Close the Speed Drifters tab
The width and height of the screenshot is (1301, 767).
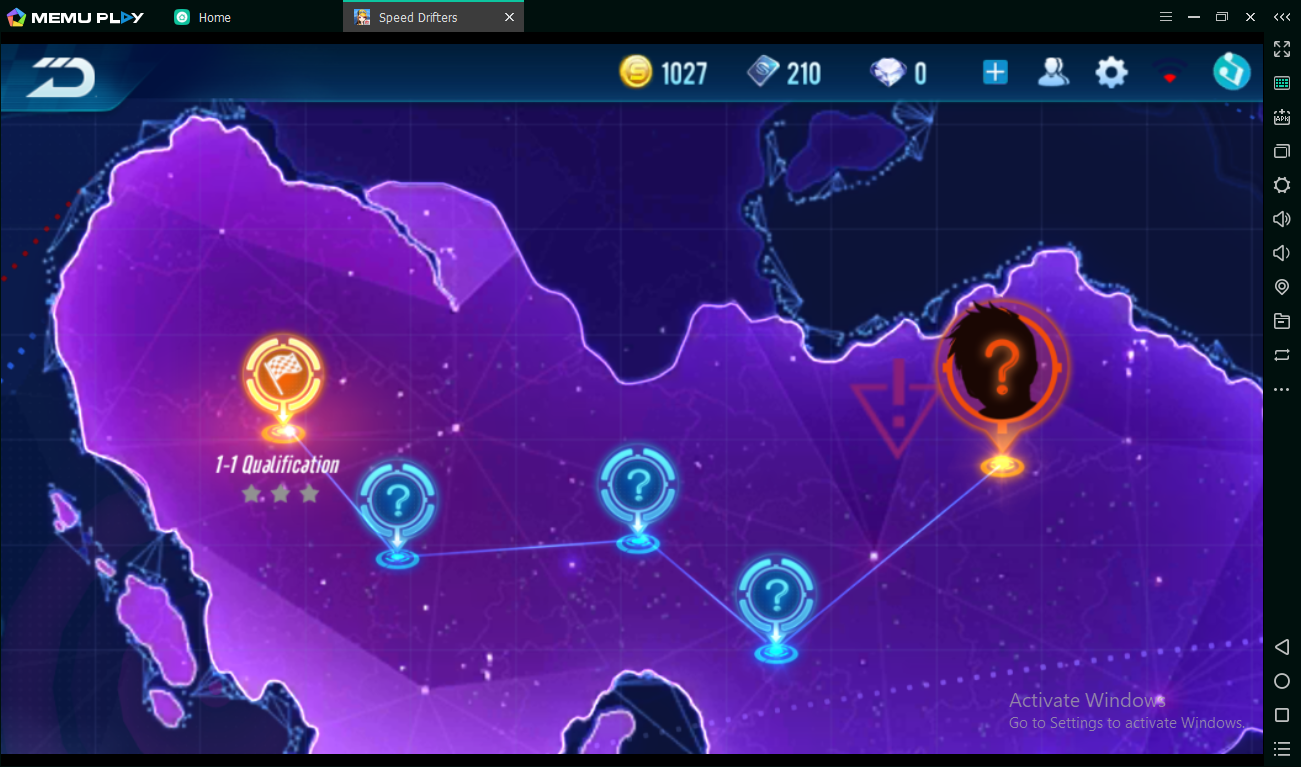pyautogui.click(x=509, y=17)
